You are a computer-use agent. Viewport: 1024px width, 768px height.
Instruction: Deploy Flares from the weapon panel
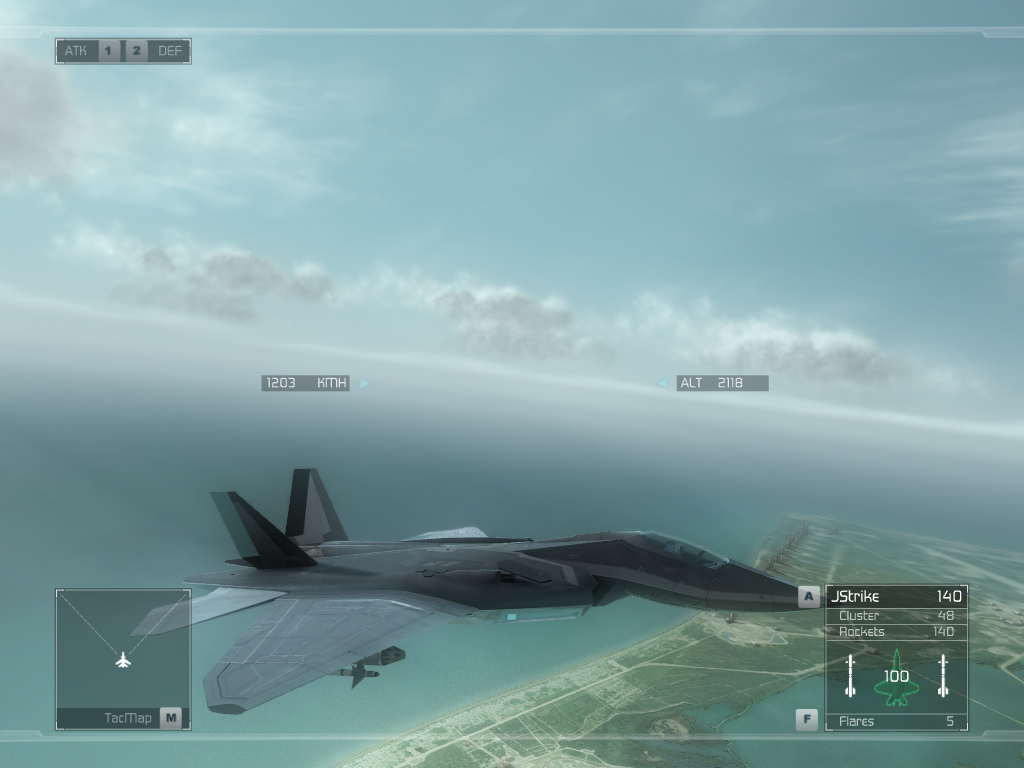point(895,721)
